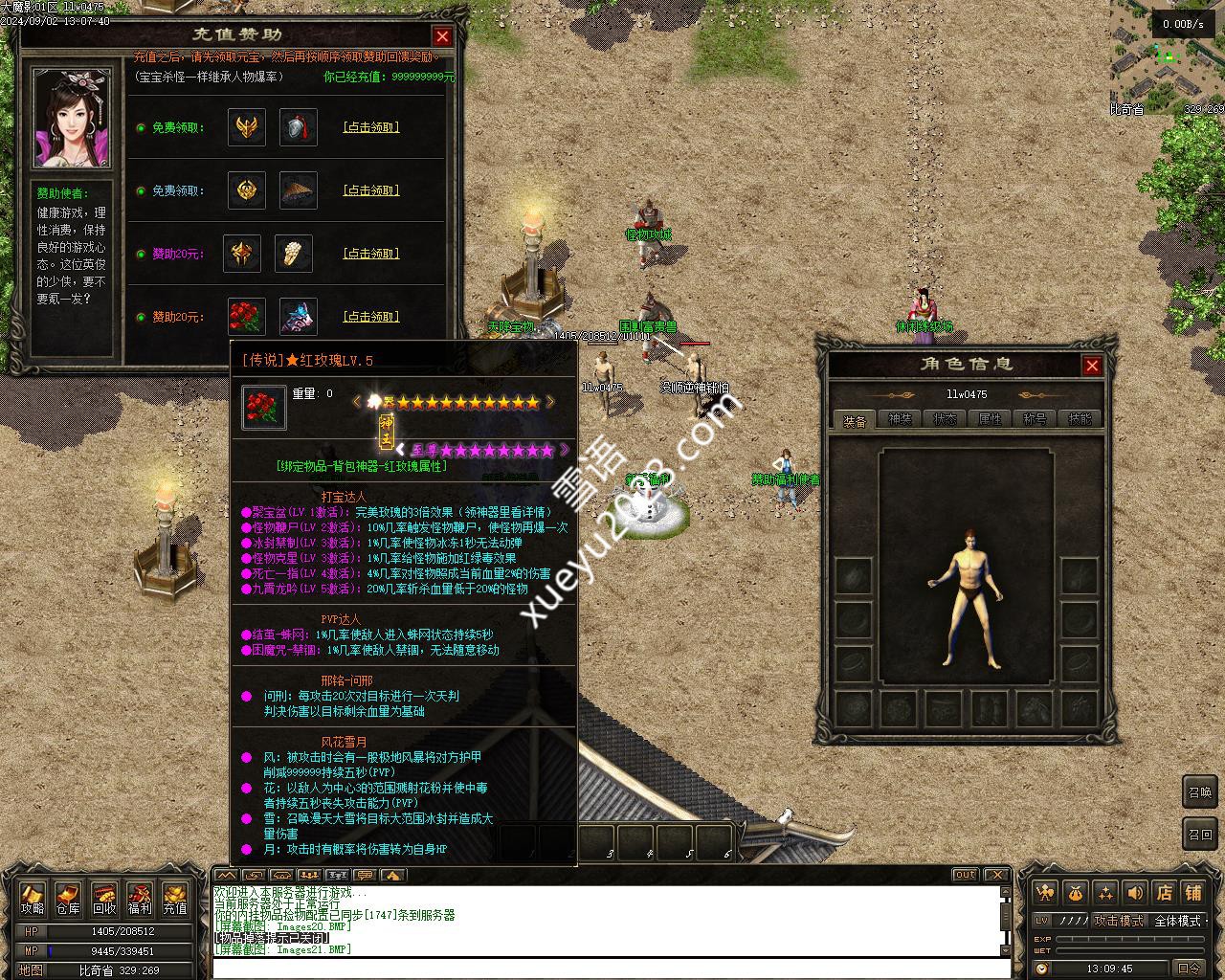Screen dimensions: 1225x980
Task: Click the 口令 password button
Action: point(1189,969)
